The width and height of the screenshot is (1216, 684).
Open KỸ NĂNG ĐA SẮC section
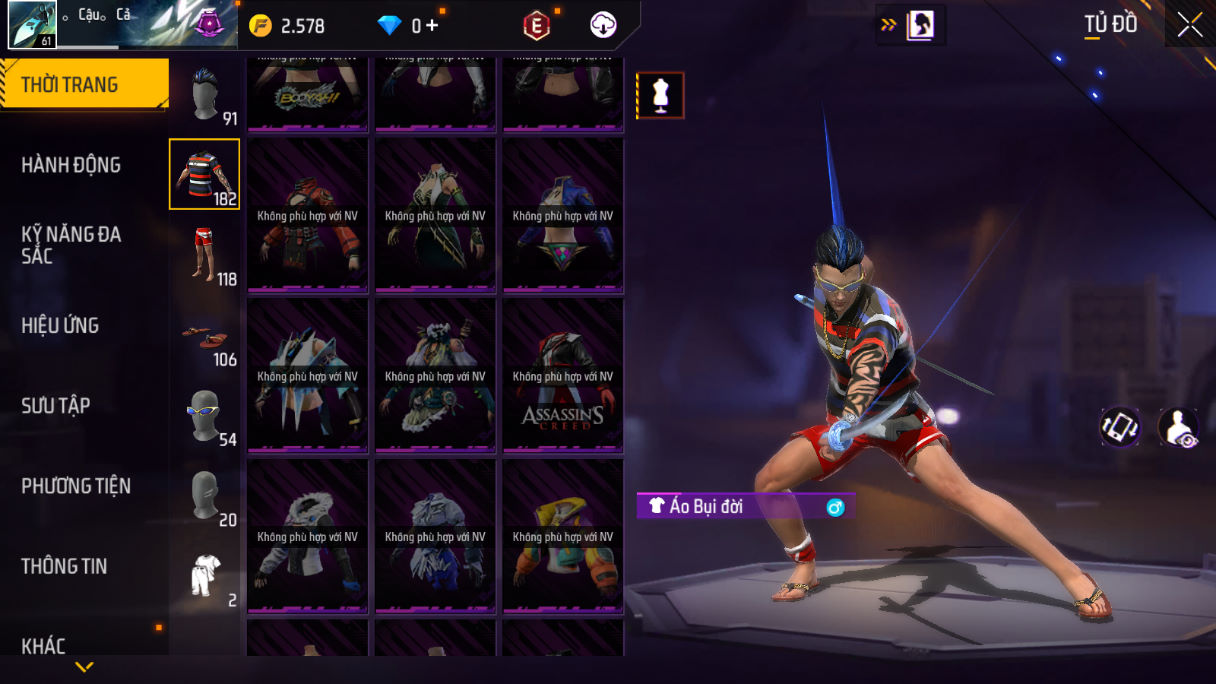[71, 245]
